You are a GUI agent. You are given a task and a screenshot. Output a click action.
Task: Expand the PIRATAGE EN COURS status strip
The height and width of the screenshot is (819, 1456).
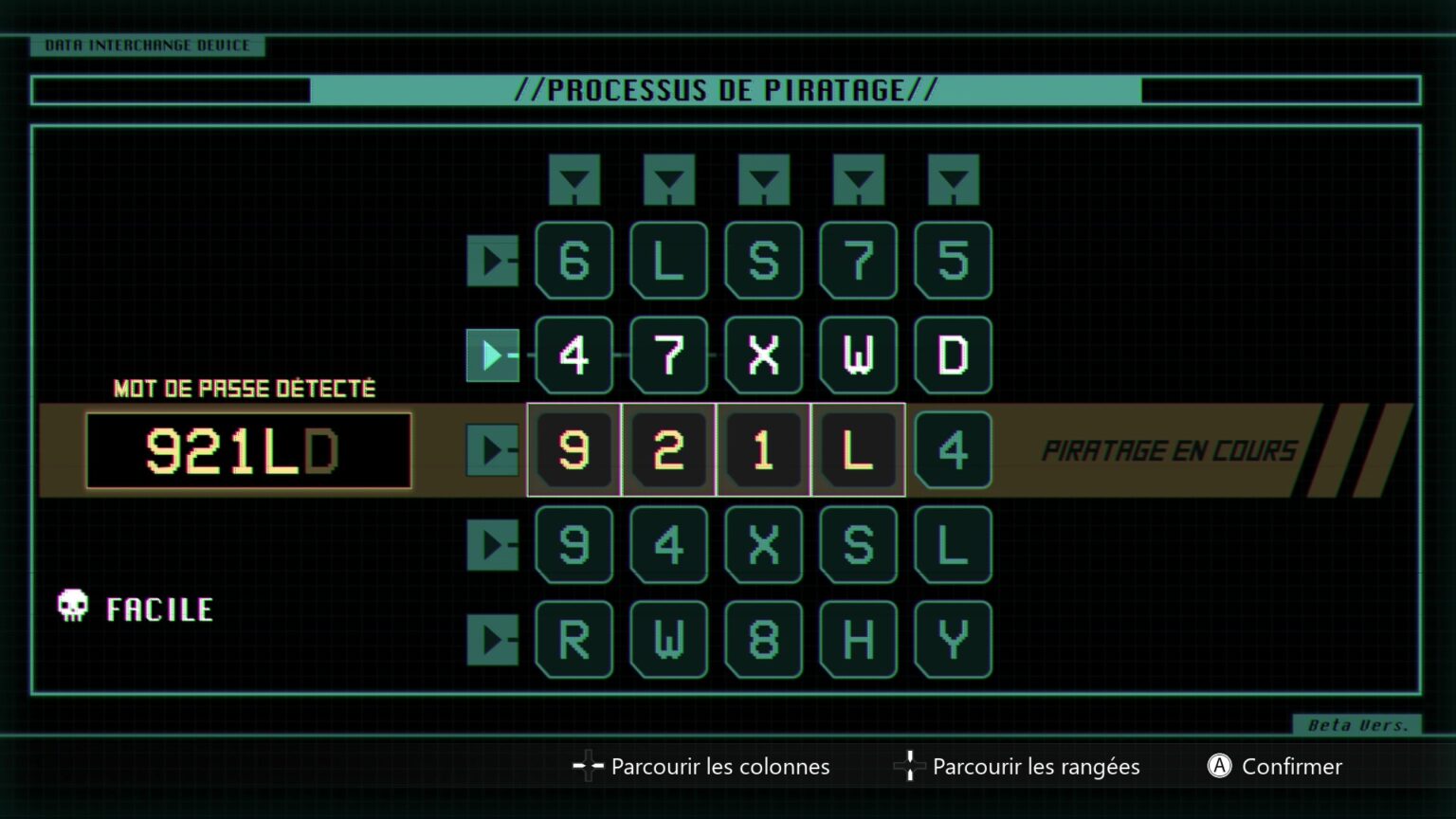1172,450
